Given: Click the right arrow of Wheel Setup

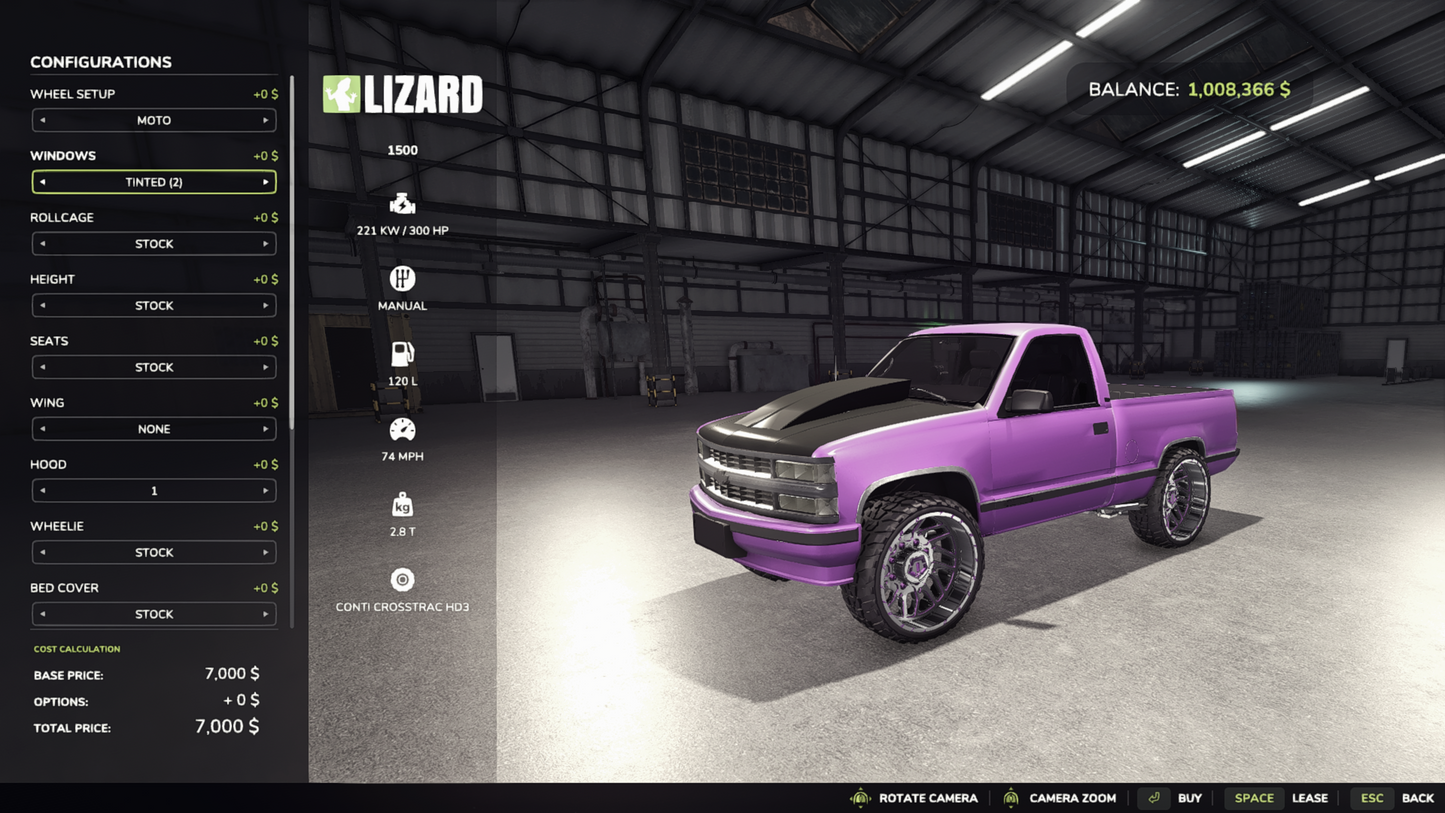Looking at the screenshot, I should 265,120.
